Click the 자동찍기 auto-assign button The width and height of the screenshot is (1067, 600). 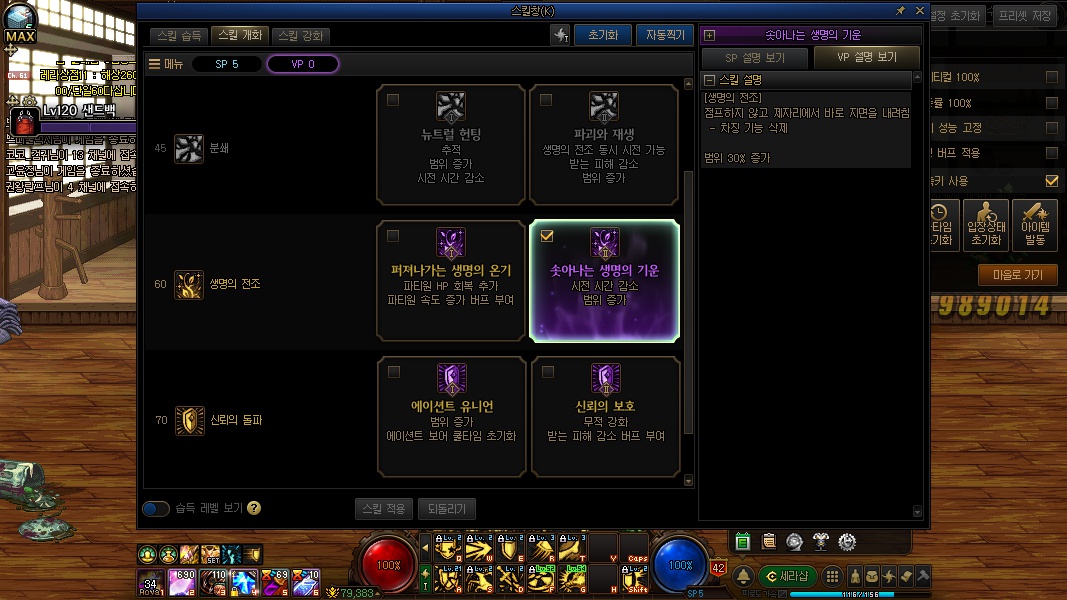tap(664, 35)
